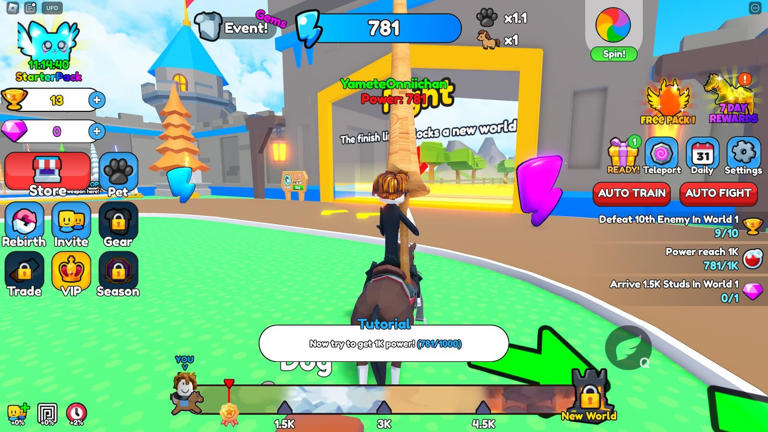
Task: Spin the rainbow prize wheel
Action: click(613, 30)
